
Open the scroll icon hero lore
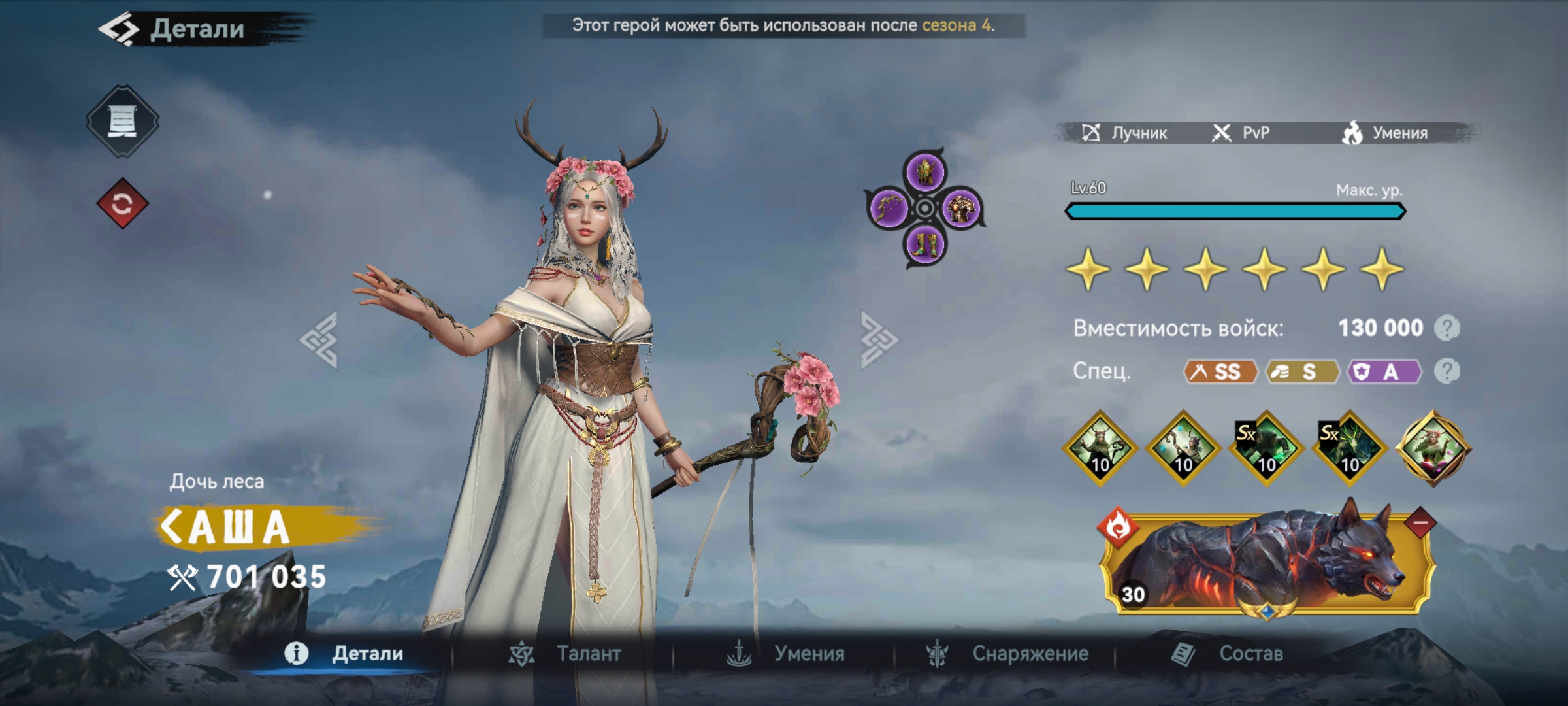tap(122, 121)
